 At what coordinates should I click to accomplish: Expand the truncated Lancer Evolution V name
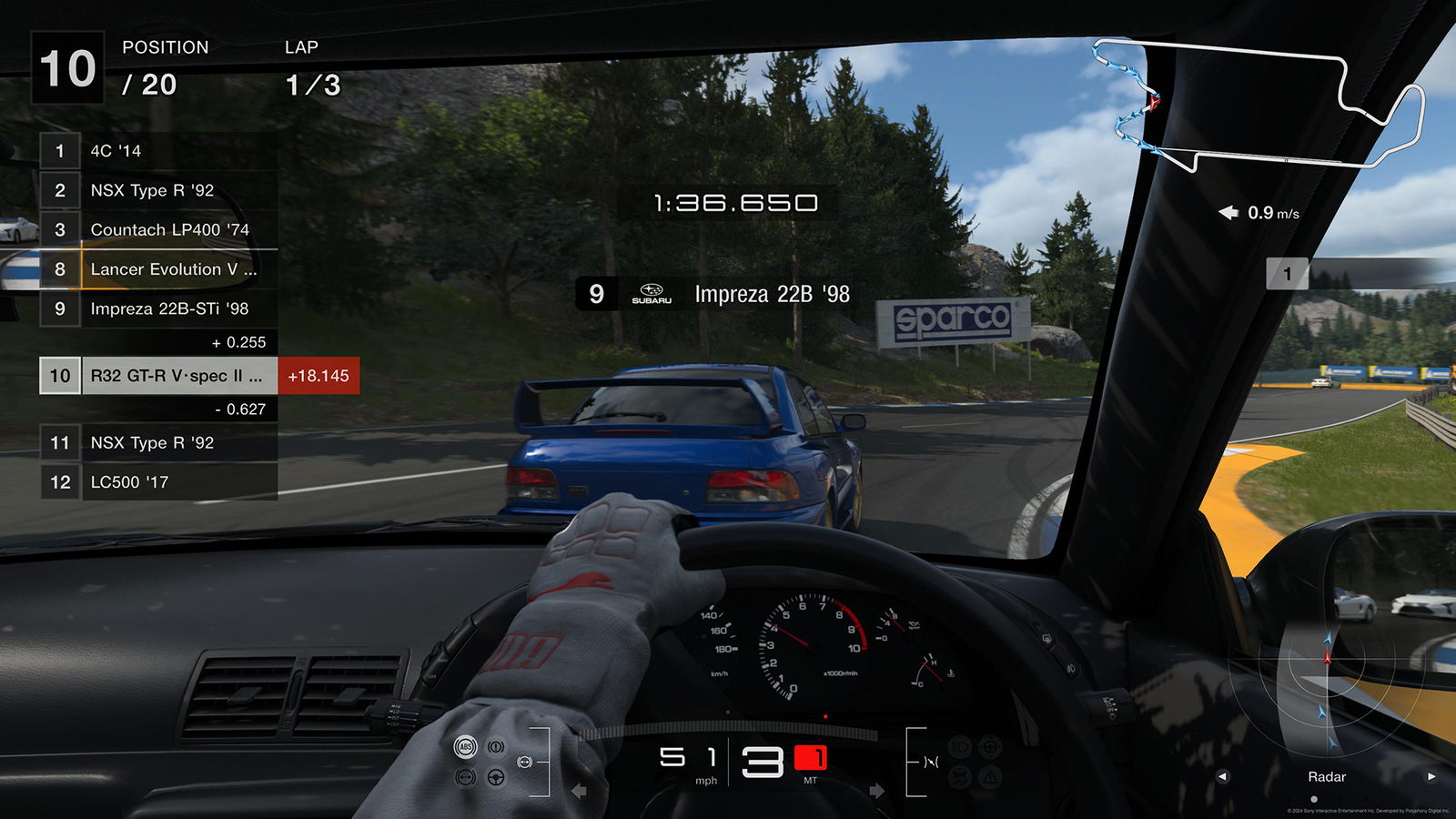(x=173, y=269)
